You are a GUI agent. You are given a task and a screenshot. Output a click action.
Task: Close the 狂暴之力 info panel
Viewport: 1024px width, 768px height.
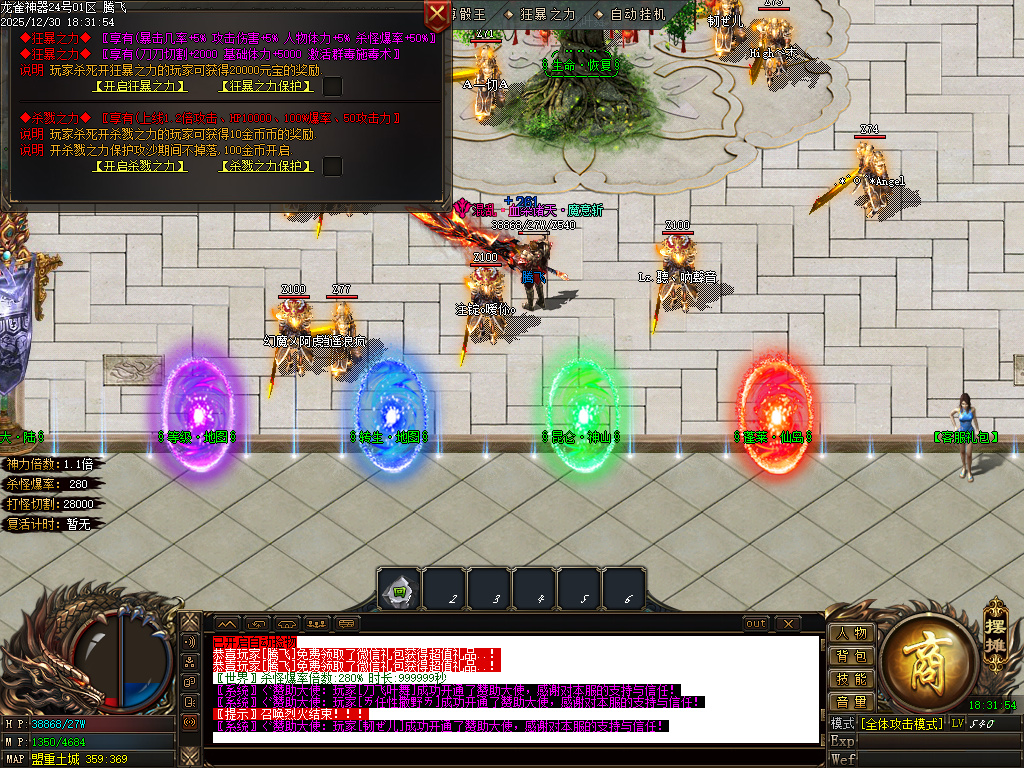point(437,14)
